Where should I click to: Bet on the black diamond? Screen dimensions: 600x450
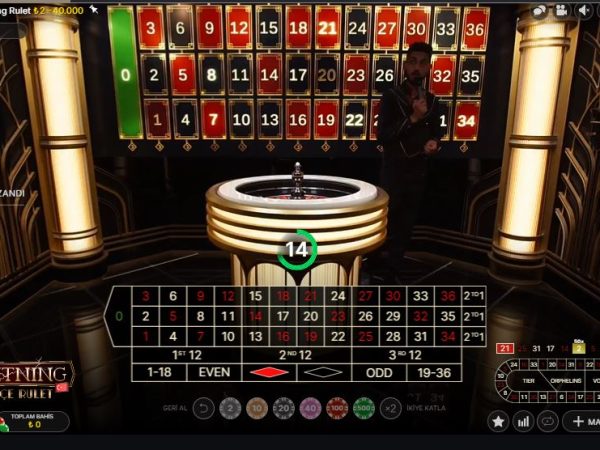(323, 372)
